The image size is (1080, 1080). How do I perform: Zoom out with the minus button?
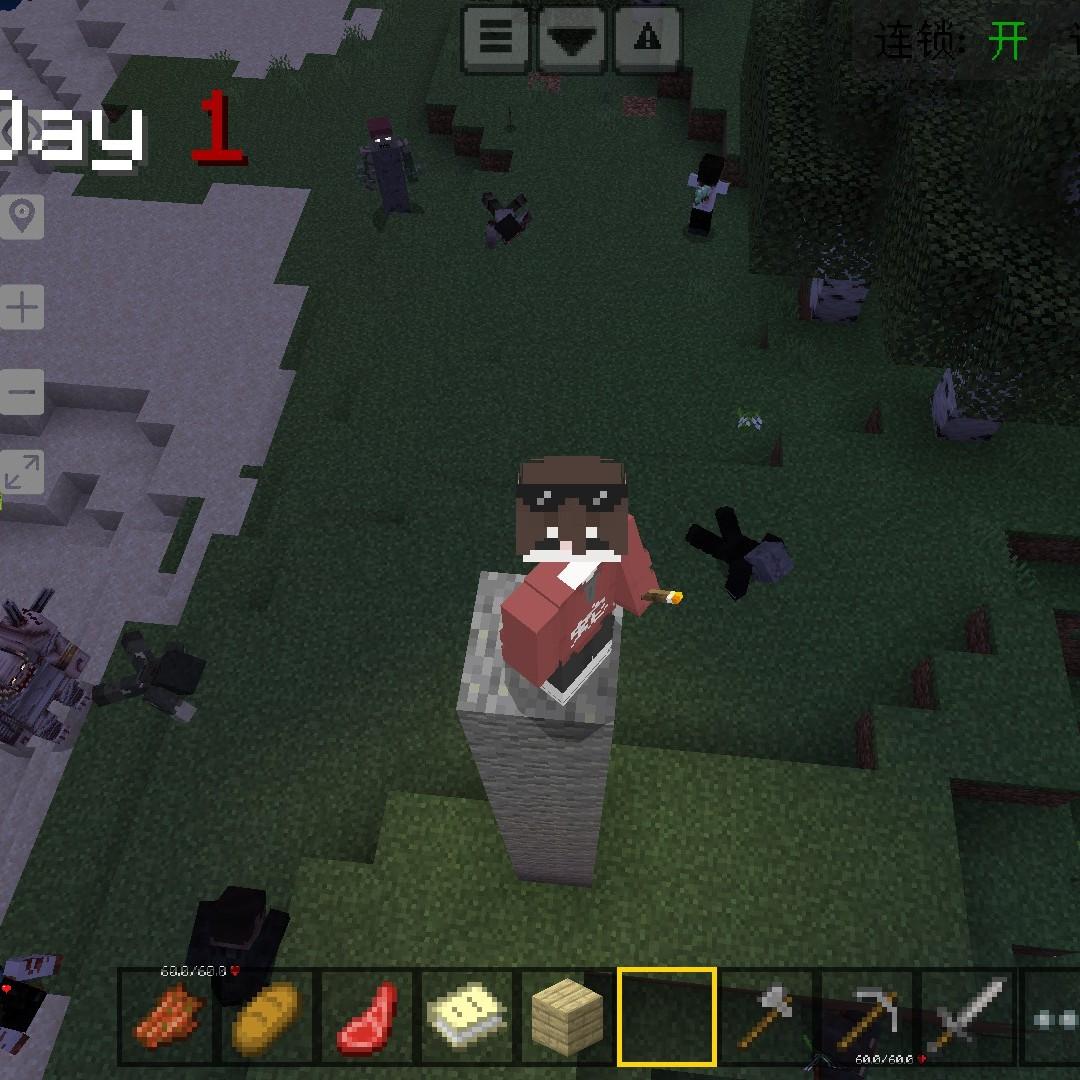click(22, 391)
